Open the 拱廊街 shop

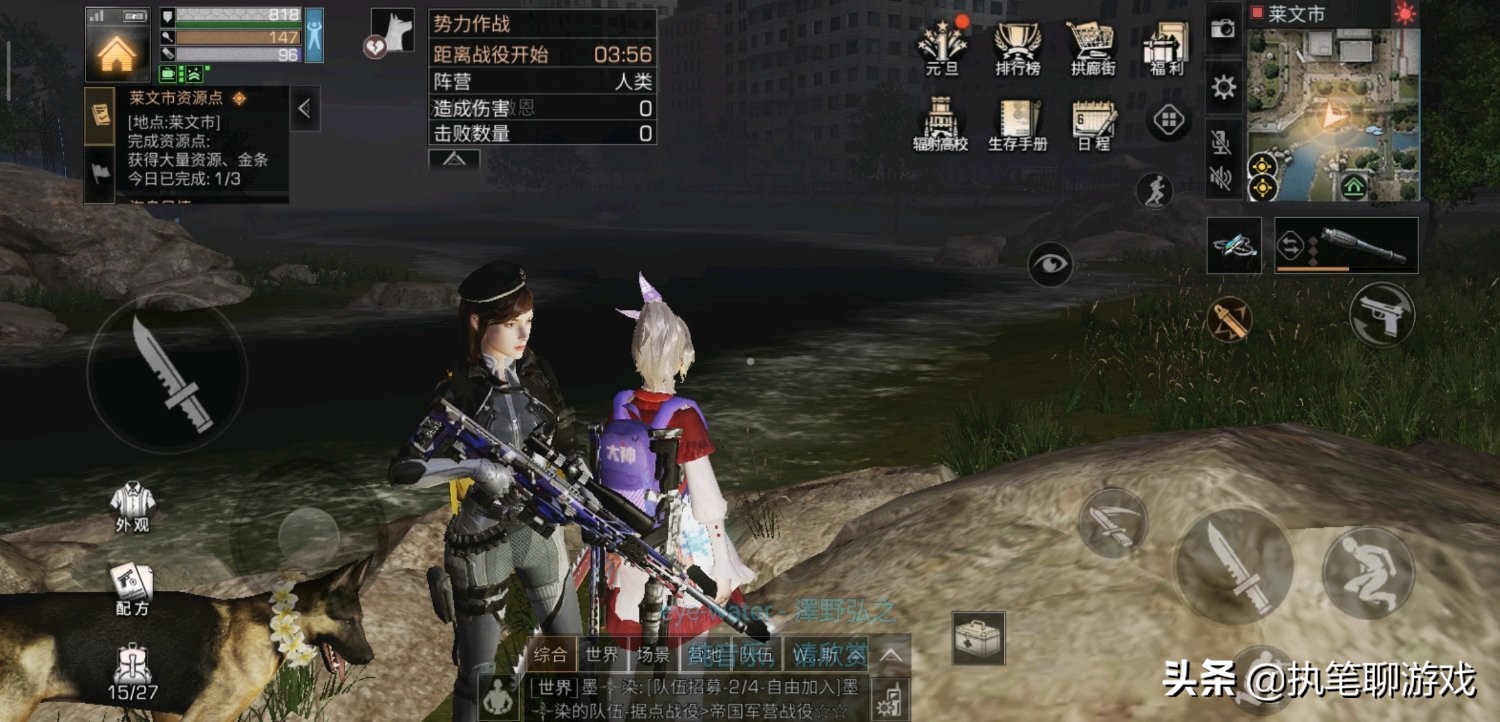point(1092,45)
